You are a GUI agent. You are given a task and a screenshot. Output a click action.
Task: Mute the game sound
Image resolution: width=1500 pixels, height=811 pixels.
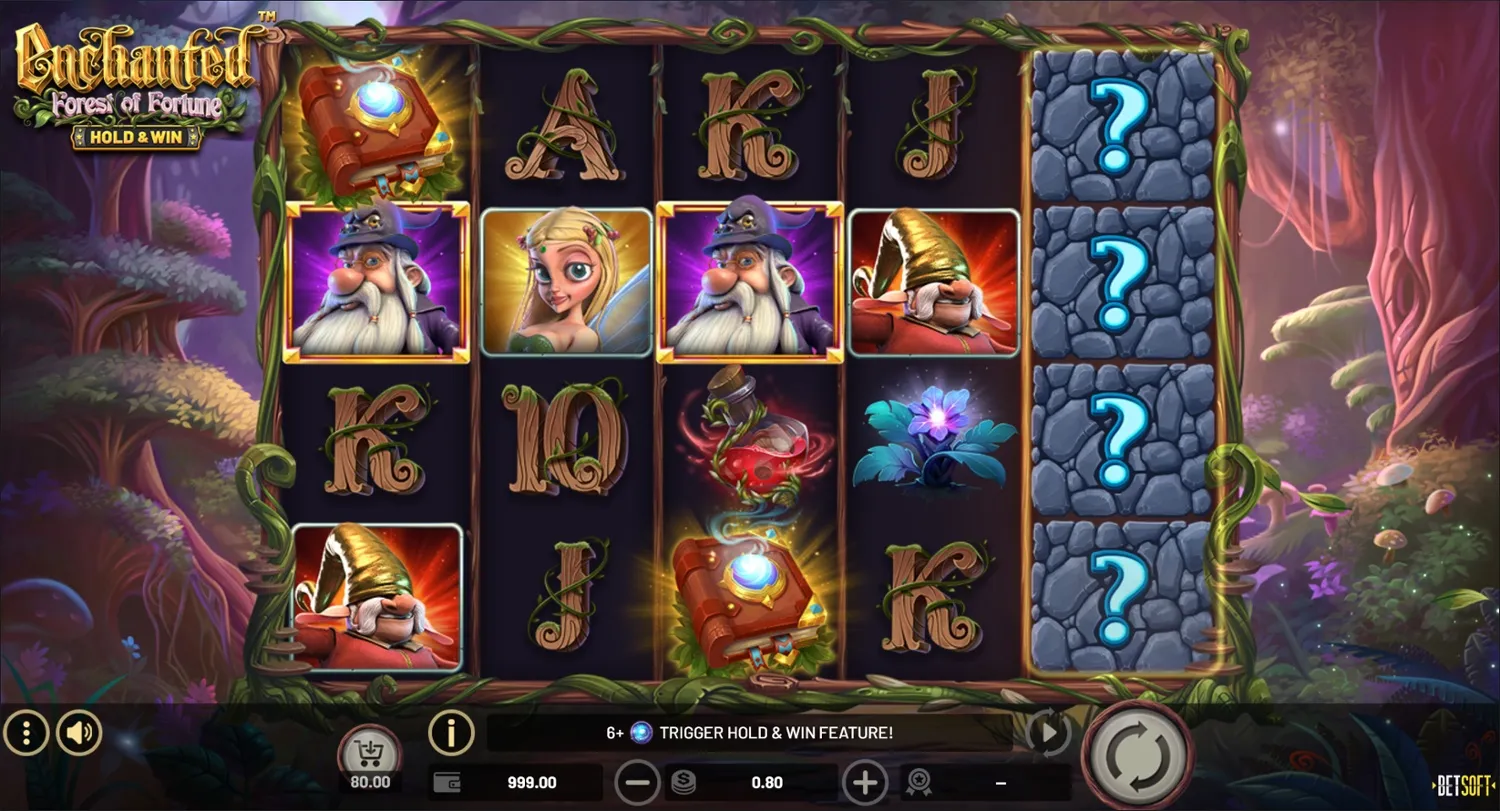click(80, 732)
